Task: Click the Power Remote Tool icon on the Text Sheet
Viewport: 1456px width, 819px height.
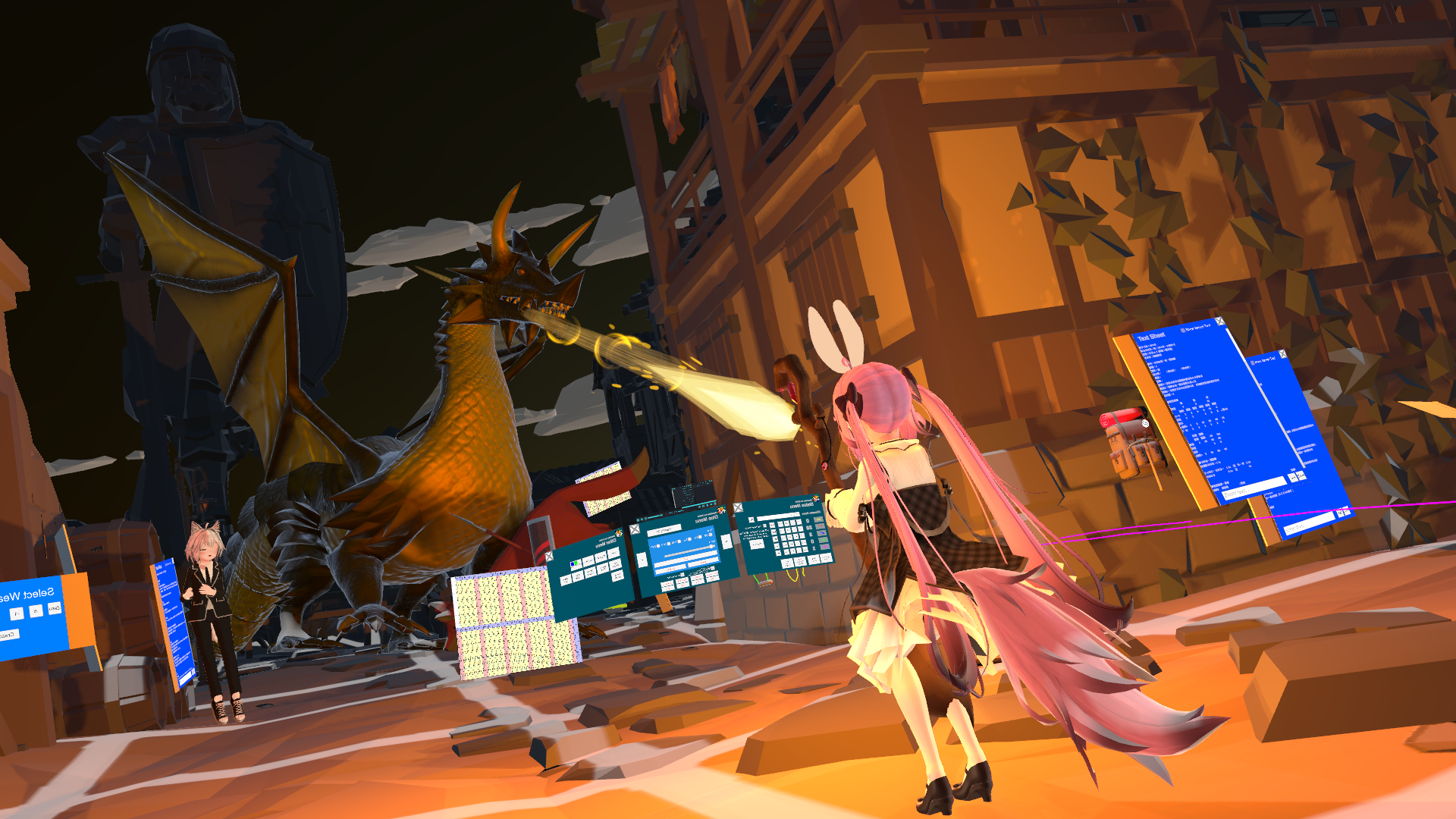Action: [x=1183, y=329]
